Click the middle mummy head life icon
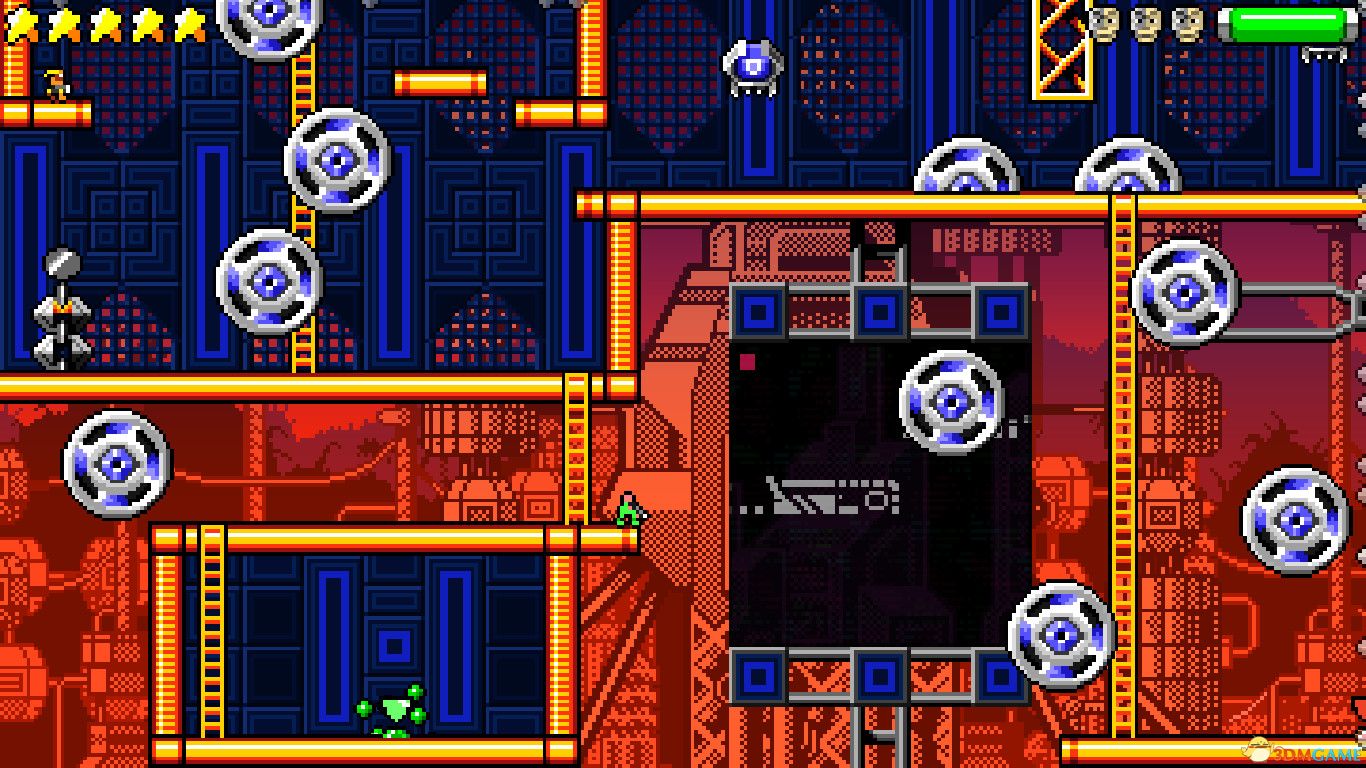The image size is (1366, 768). 1147,22
